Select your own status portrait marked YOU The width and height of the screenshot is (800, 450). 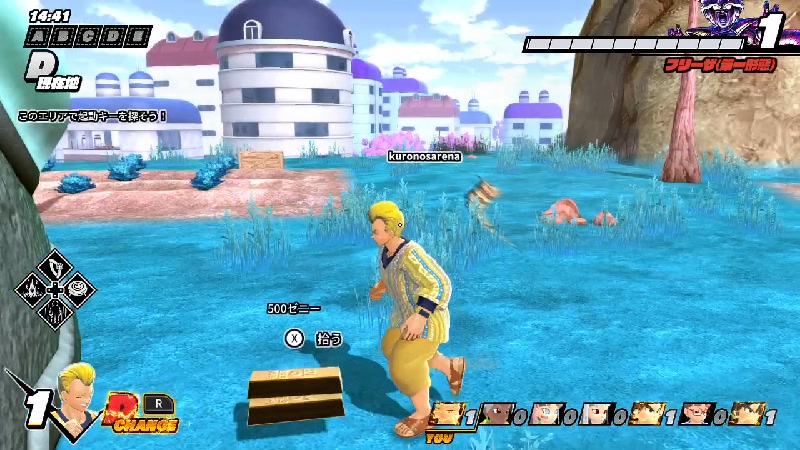coord(445,413)
